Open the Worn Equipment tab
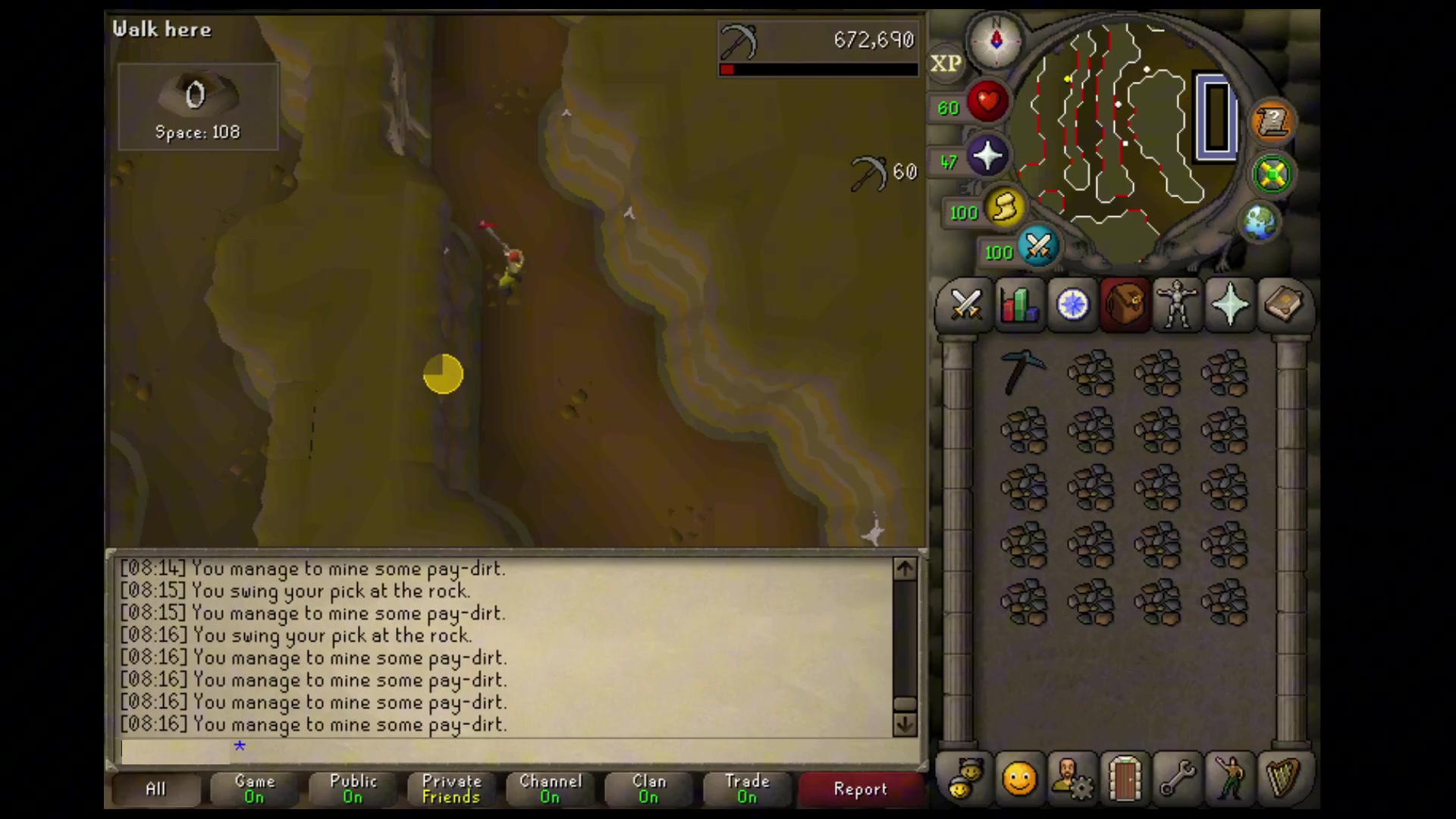The image size is (1456, 819). pyautogui.click(x=1178, y=305)
